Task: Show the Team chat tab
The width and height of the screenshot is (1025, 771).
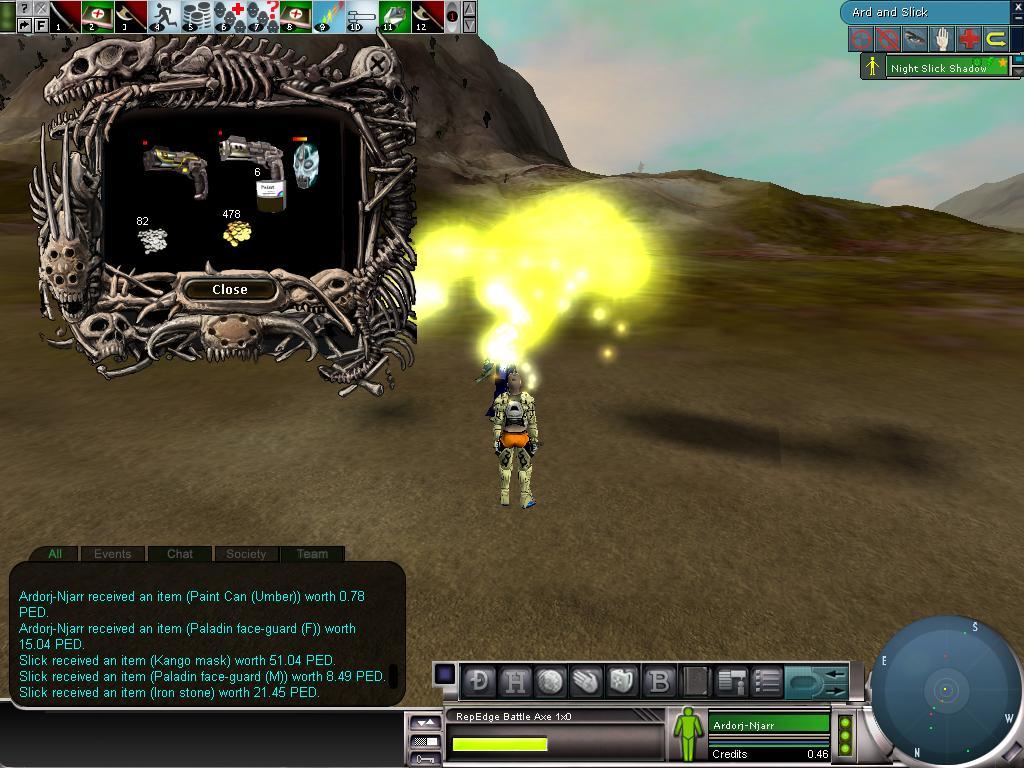Action: [312, 553]
